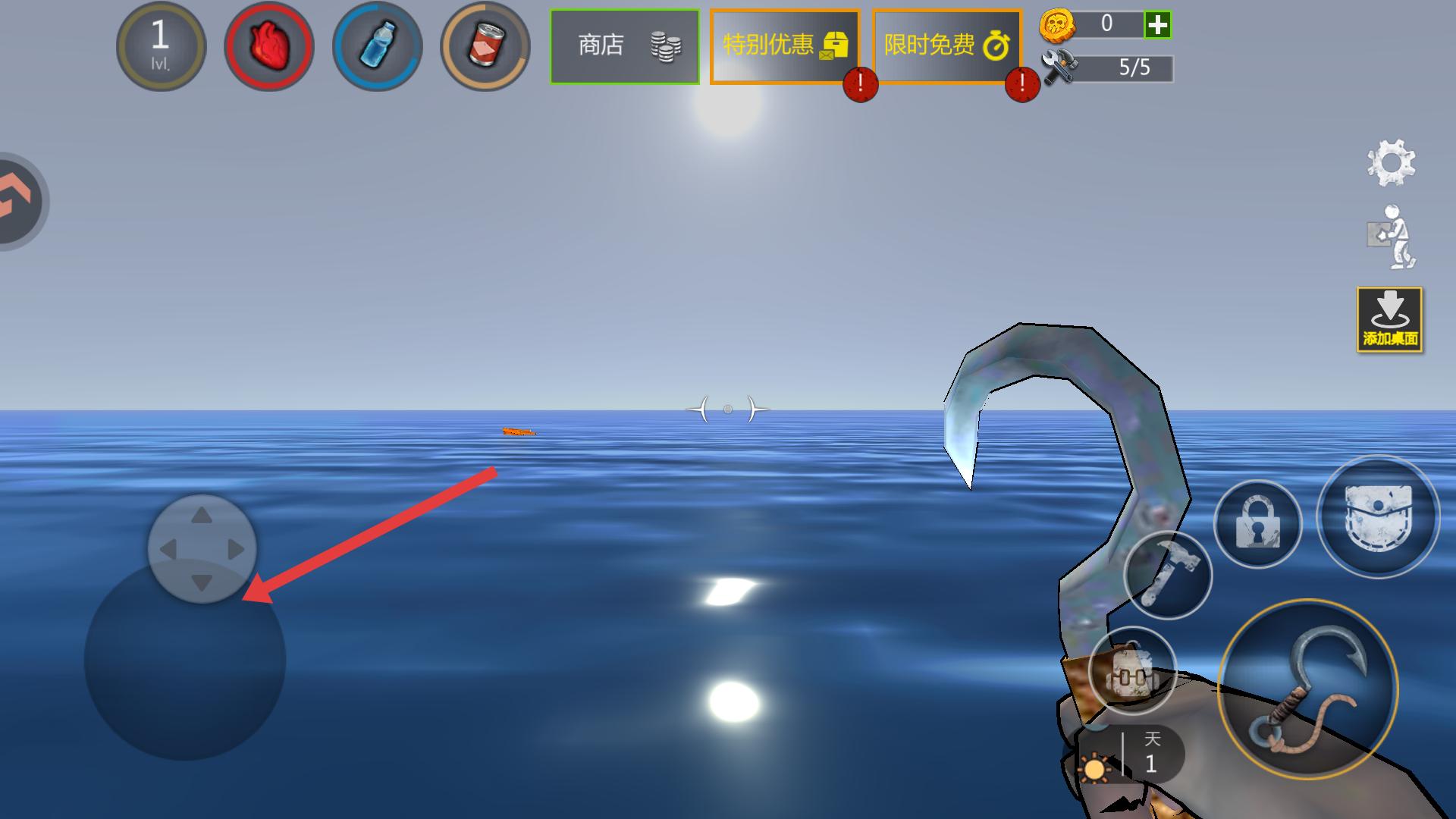Open the 商店 shop
1456x819 pixels.
click(624, 46)
